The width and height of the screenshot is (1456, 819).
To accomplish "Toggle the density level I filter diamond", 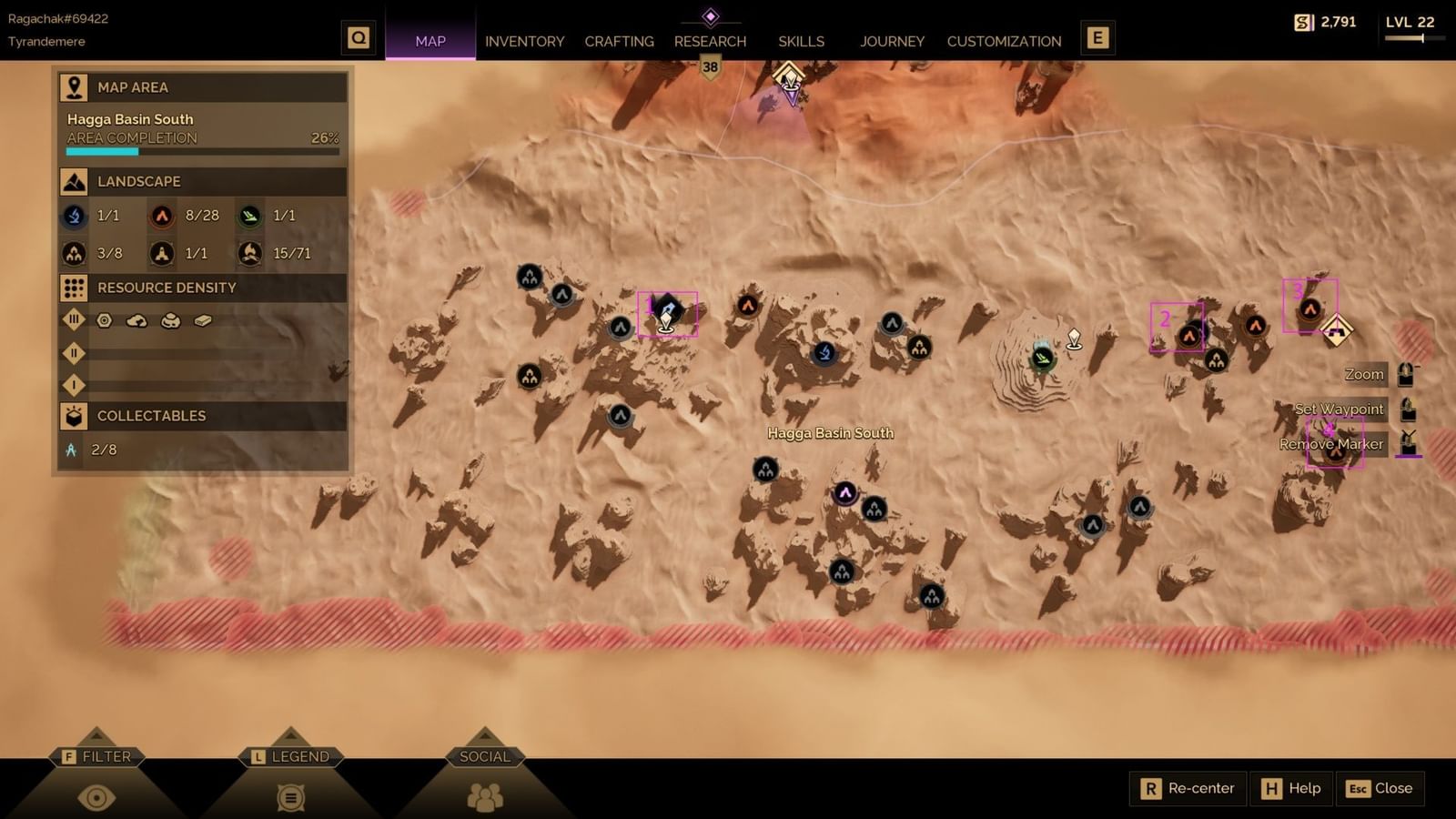I will [74, 385].
